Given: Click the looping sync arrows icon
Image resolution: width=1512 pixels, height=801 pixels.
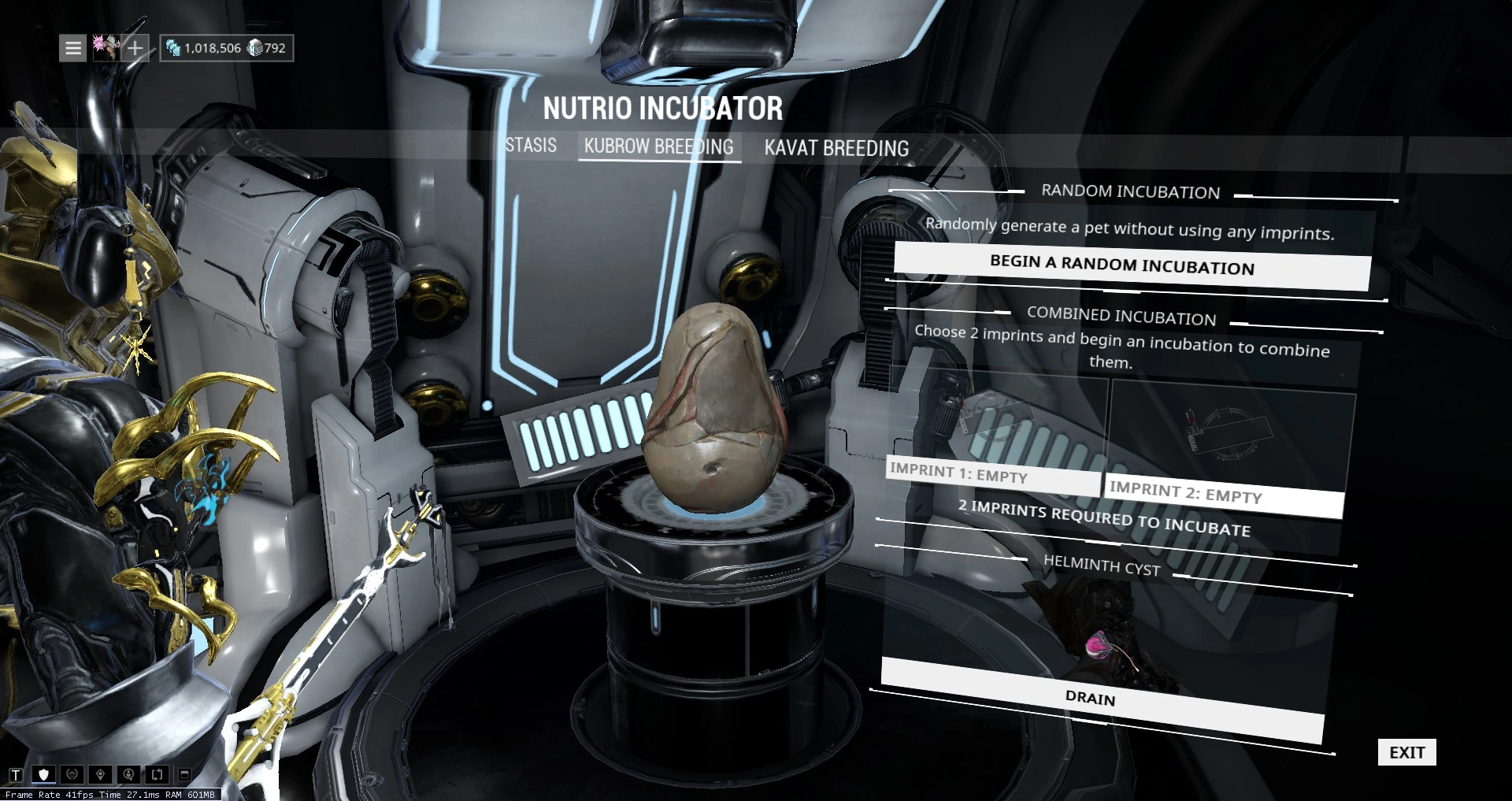Looking at the screenshot, I should point(157,774).
